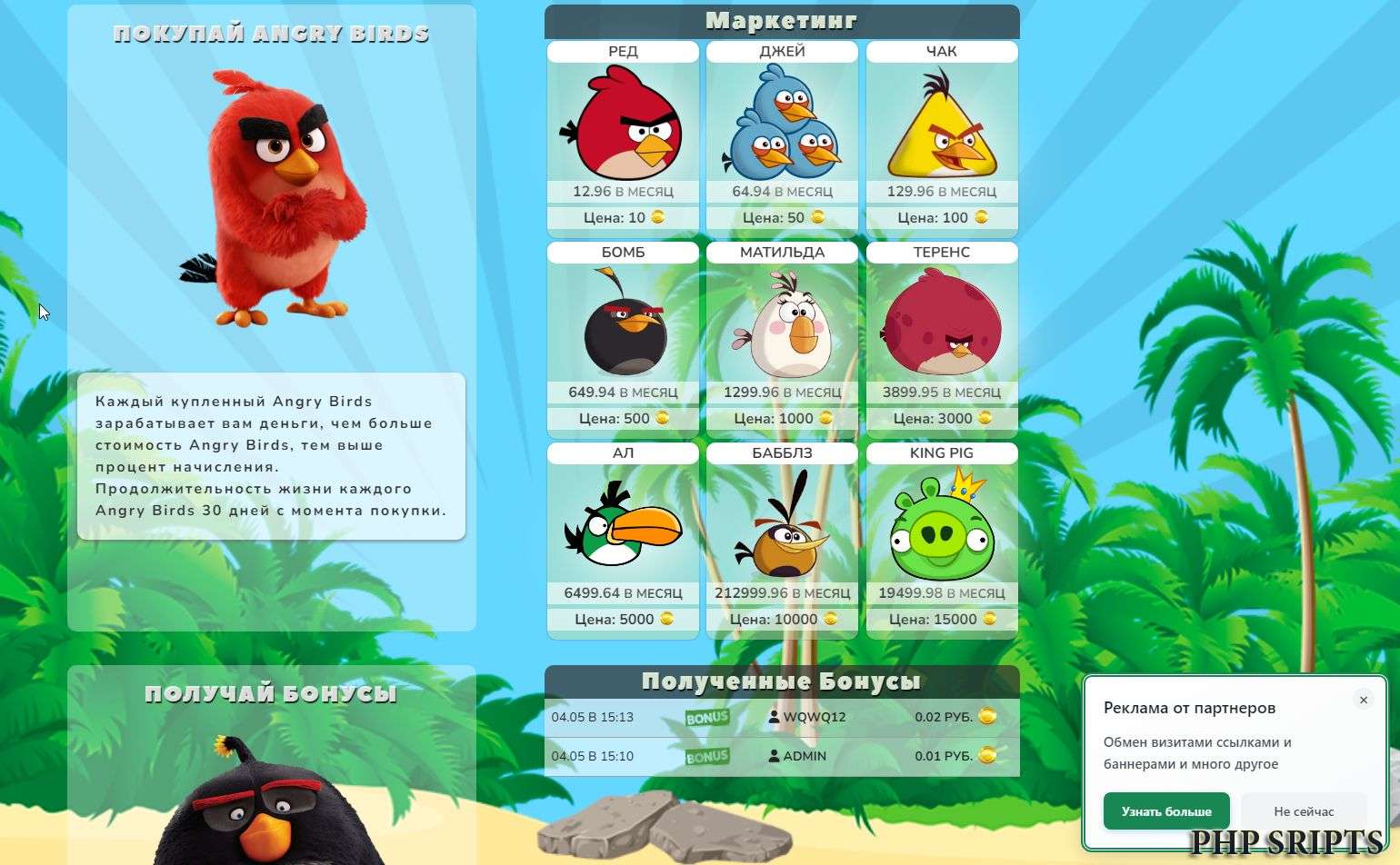
Task: Click the Маркетинг section header
Action: 783,20
